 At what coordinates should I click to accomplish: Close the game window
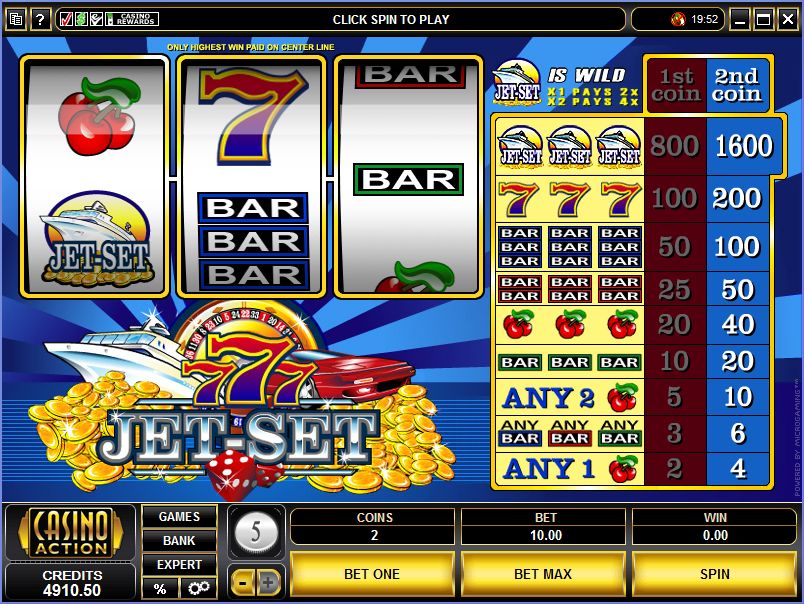pos(787,19)
